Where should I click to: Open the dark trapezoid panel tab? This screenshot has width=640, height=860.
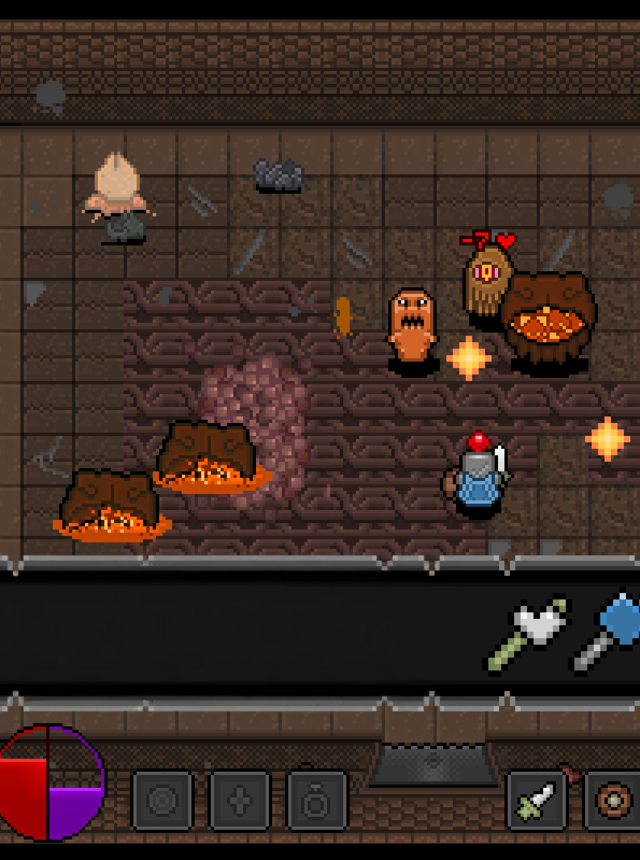(432, 765)
